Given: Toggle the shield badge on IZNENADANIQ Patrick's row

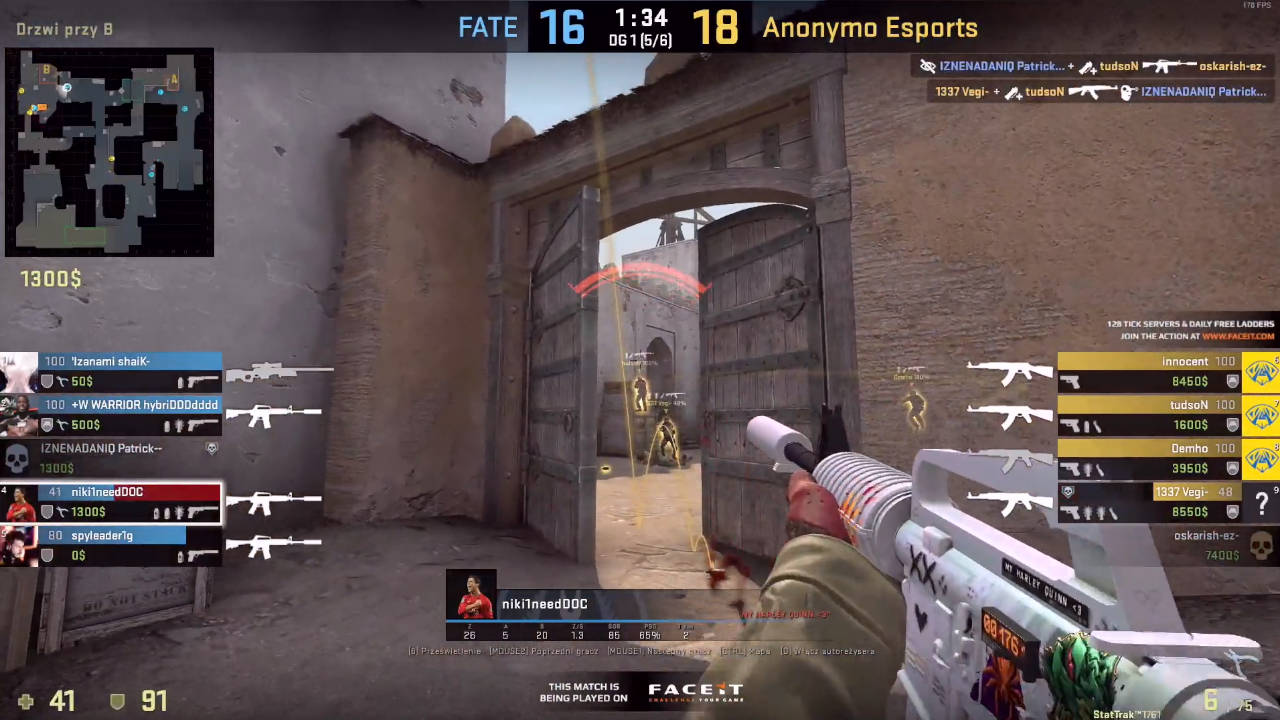Looking at the screenshot, I should [x=211, y=448].
